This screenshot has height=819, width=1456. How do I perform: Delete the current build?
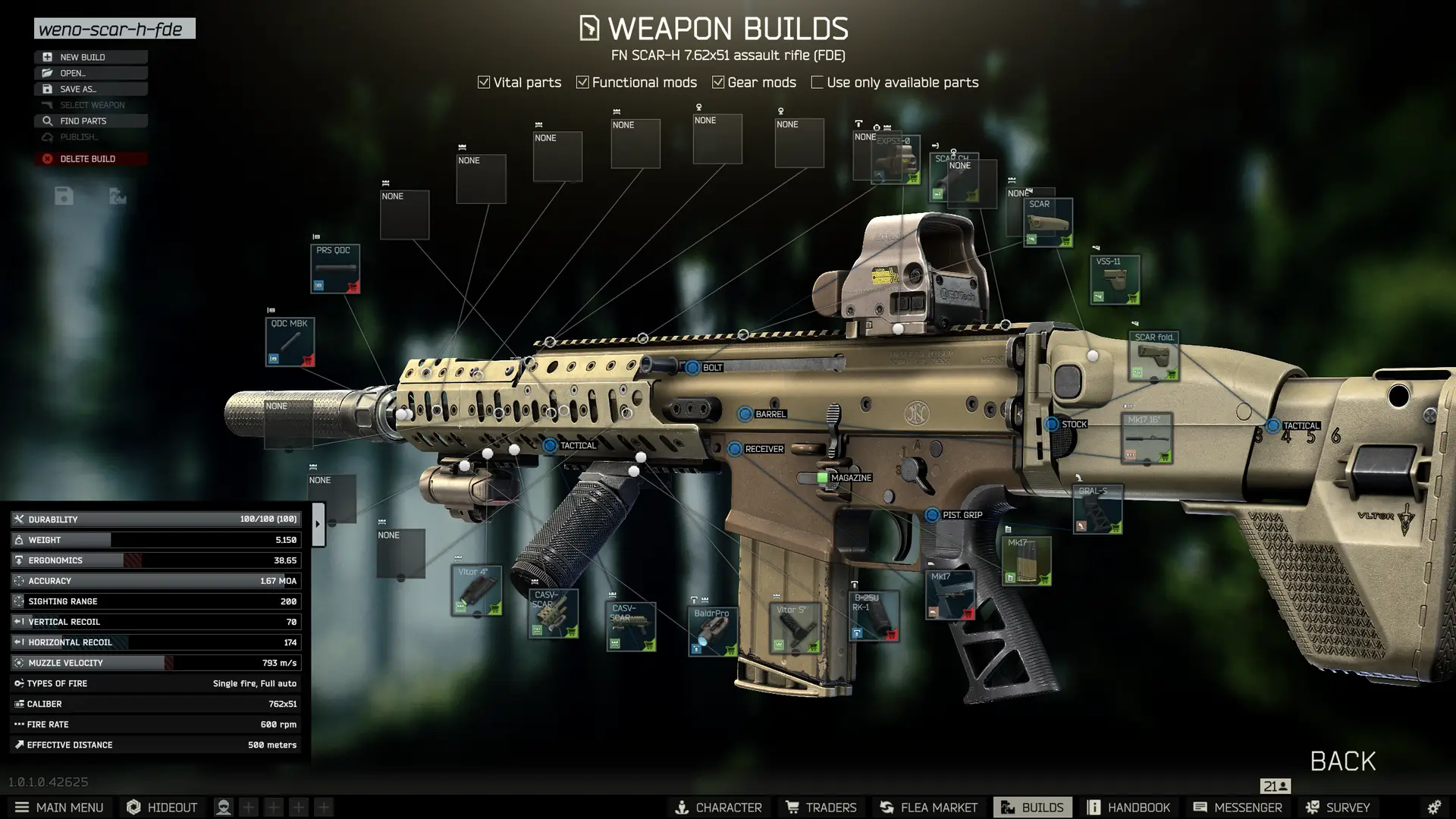click(x=90, y=158)
